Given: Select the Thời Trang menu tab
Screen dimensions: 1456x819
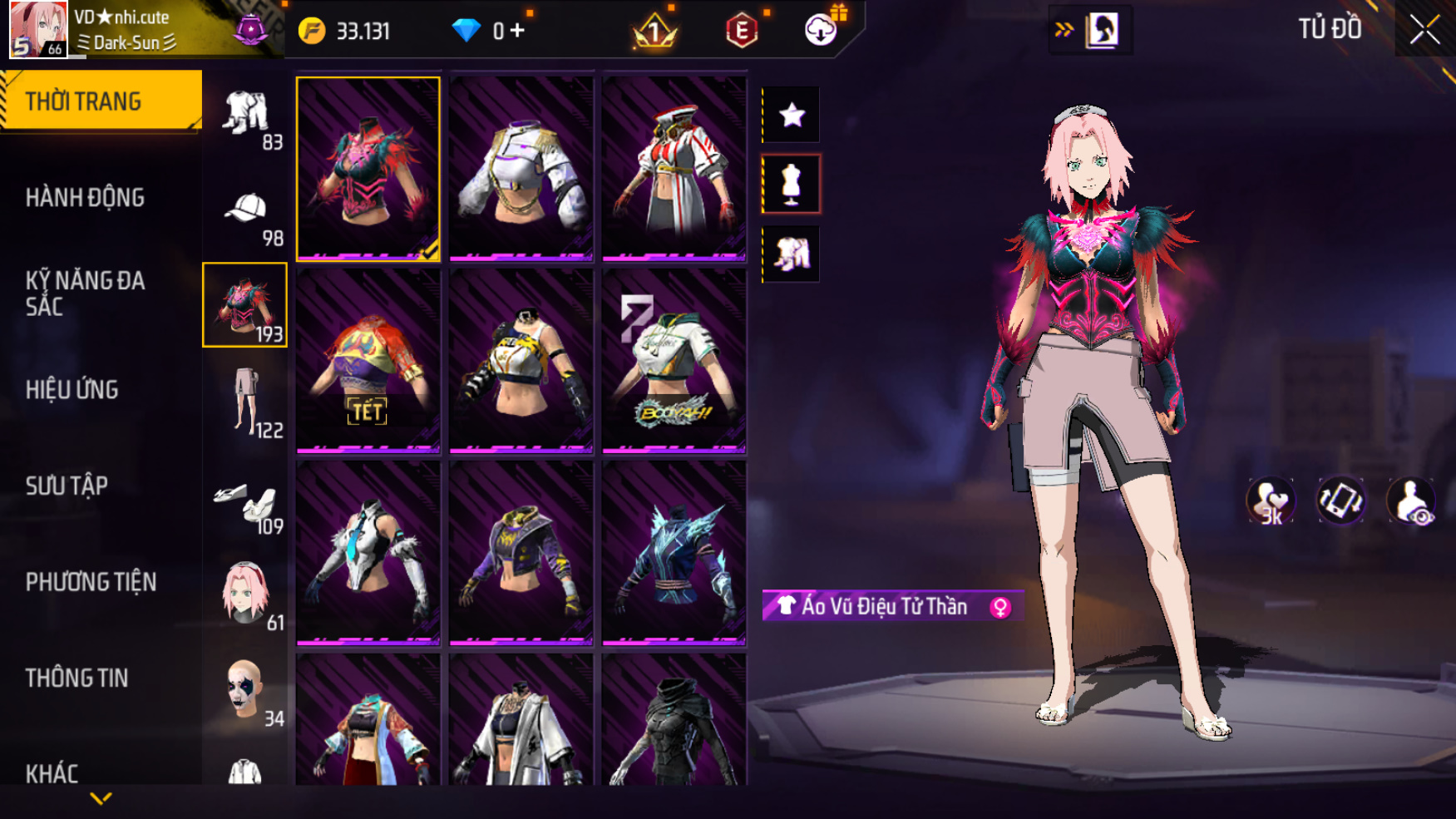Looking at the screenshot, I should point(100,101).
